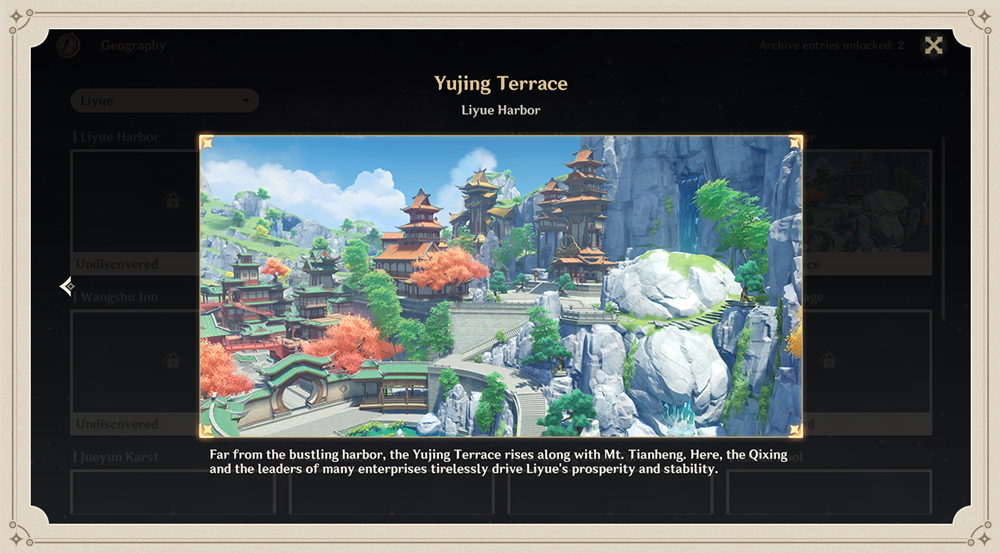This screenshot has height=553, width=1000.
Task: Select the Yujing Terrace landscape image
Action: coord(500,286)
